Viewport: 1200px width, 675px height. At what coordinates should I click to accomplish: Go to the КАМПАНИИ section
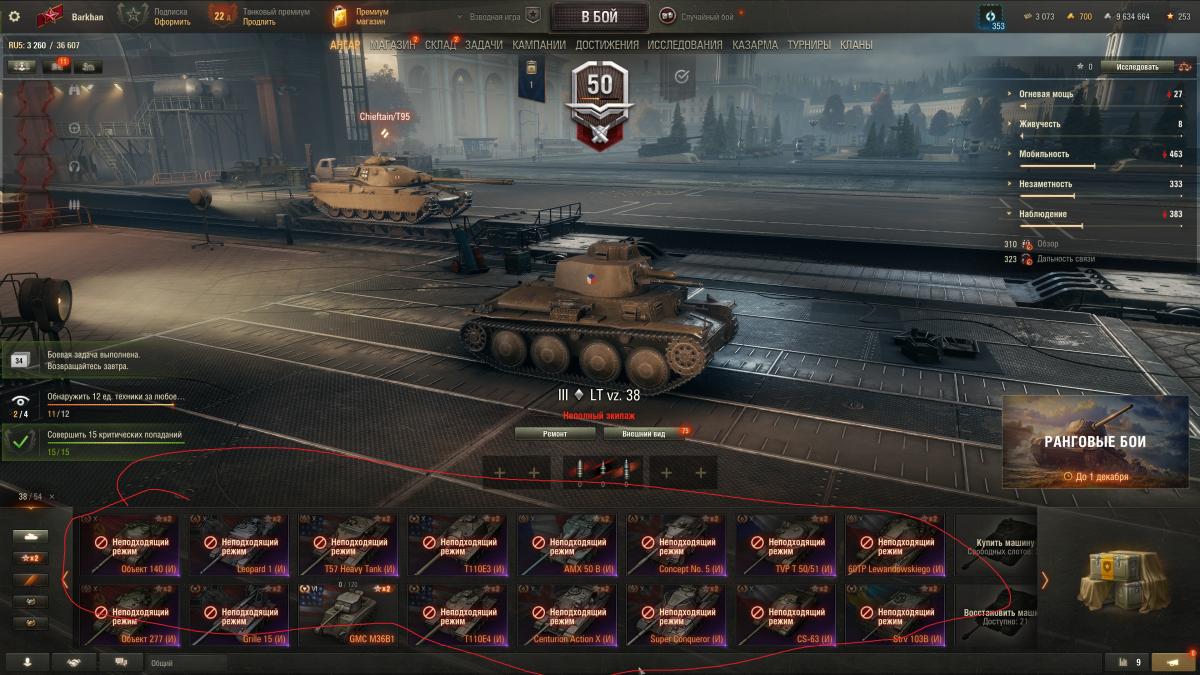coord(539,45)
